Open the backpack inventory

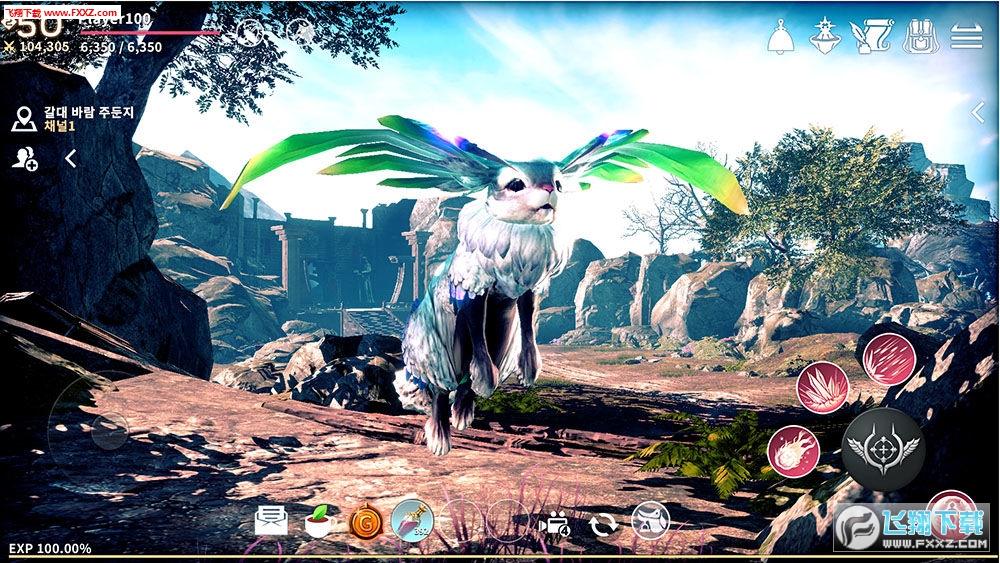coord(920,37)
